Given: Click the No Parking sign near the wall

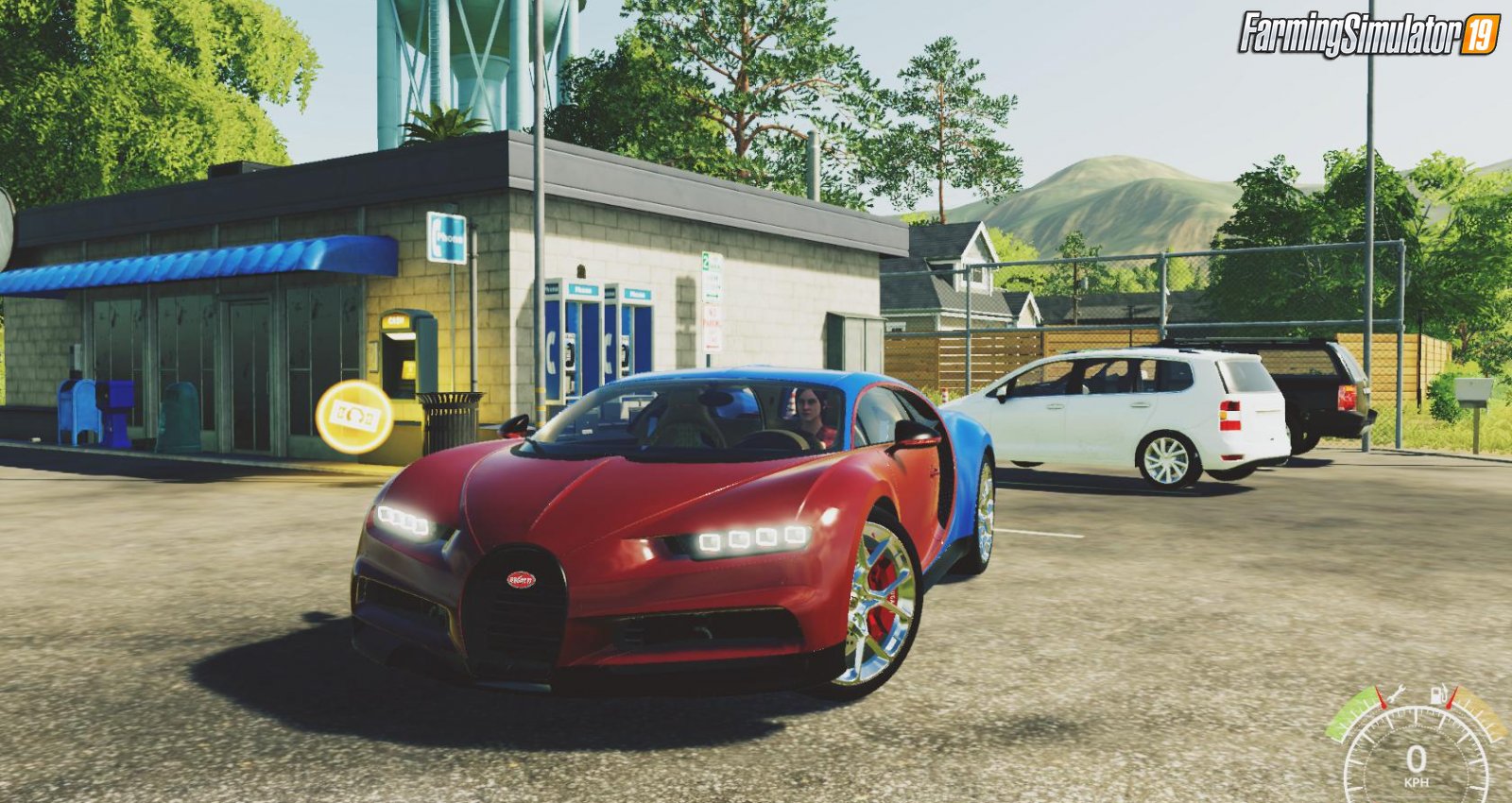Looking at the screenshot, I should coord(713,326).
